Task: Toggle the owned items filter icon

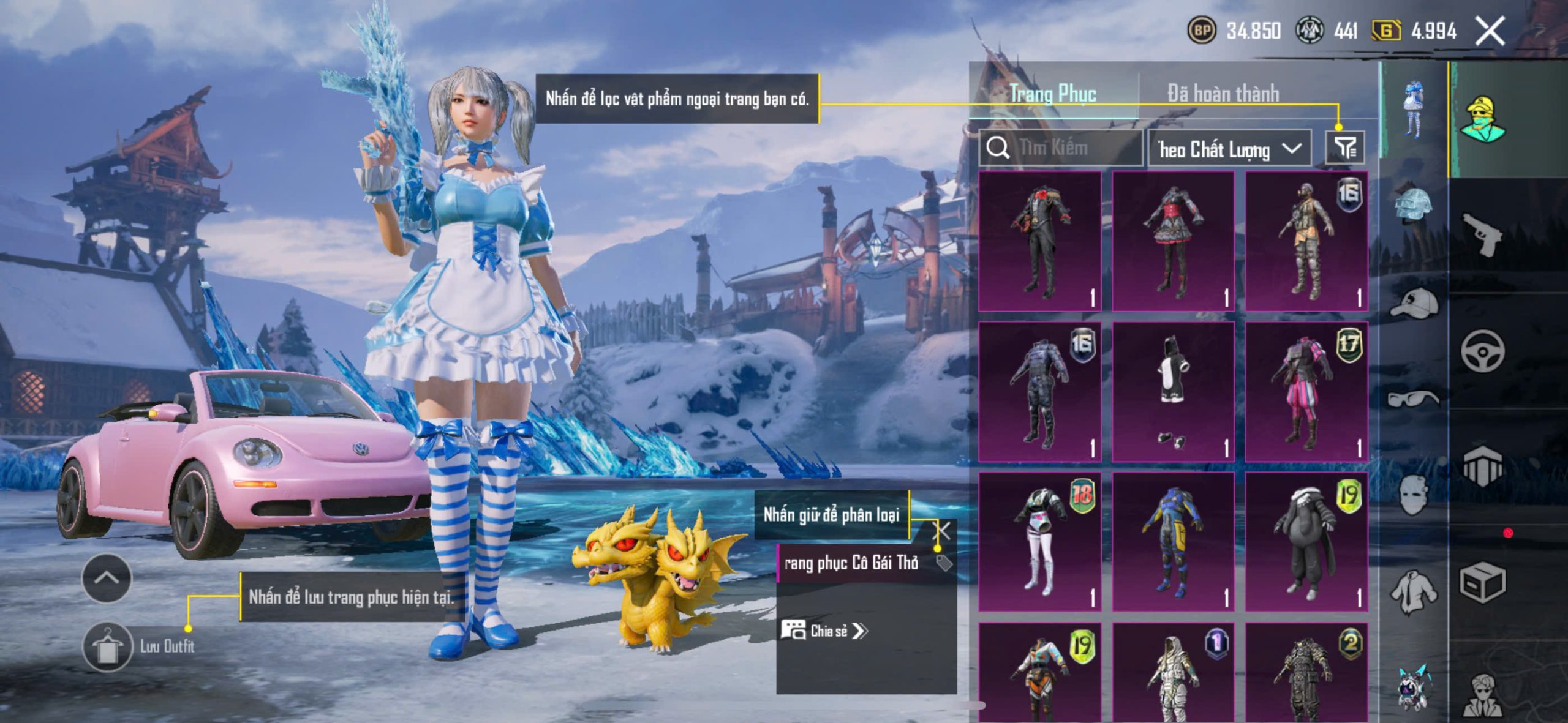Action: click(1345, 148)
